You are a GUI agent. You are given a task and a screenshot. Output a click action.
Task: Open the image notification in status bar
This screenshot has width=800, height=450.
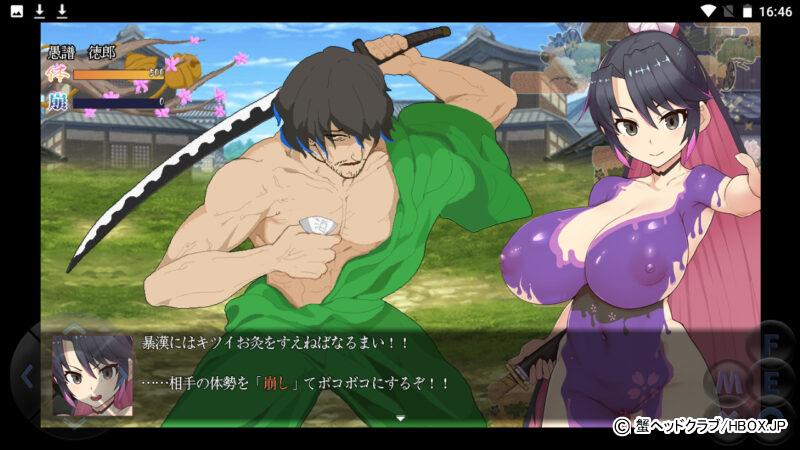(x=17, y=10)
